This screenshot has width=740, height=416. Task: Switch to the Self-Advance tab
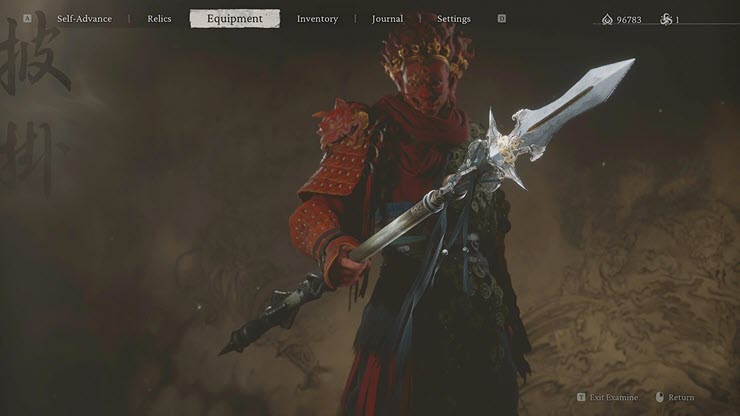[x=84, y=19]
